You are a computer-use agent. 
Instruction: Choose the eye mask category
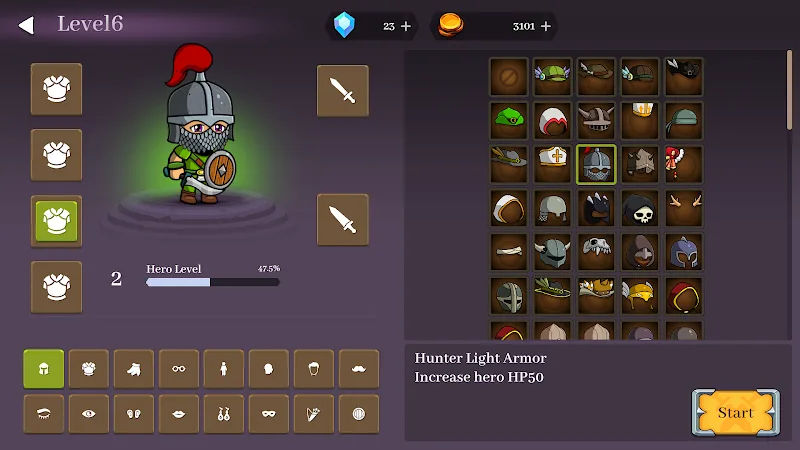[269, 414]
